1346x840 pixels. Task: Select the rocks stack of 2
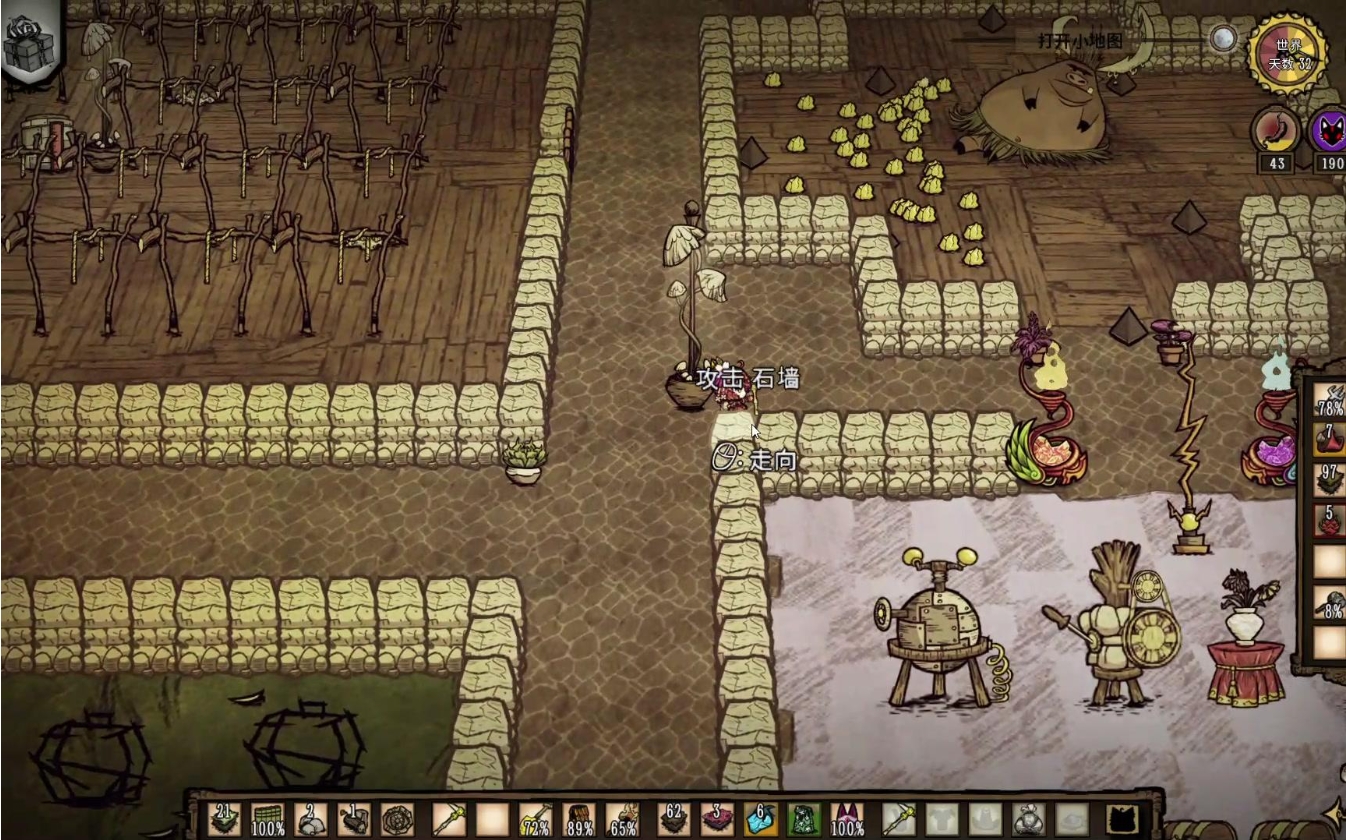[310, 820]
